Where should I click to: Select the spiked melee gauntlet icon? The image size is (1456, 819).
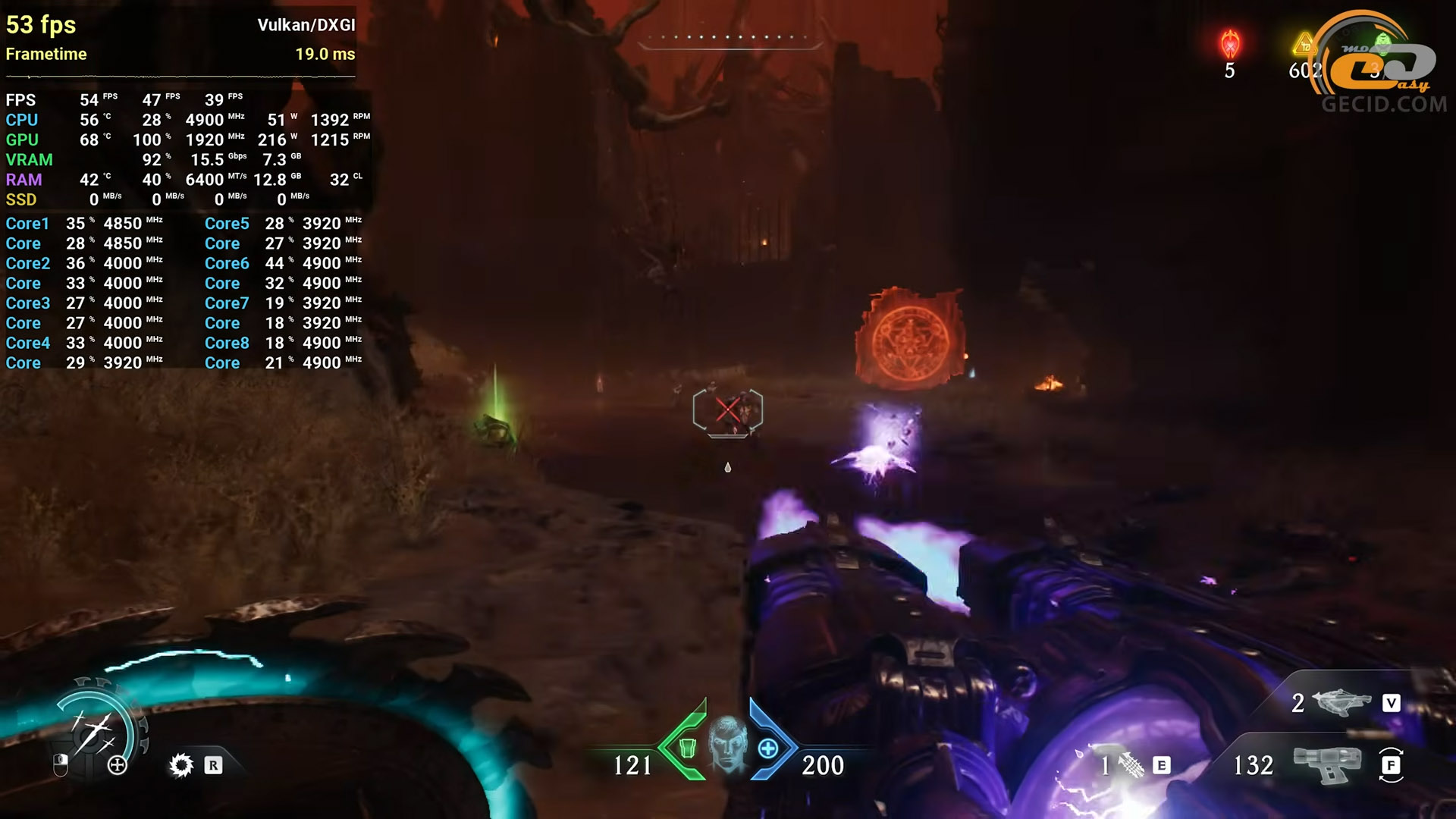(181, 765)
